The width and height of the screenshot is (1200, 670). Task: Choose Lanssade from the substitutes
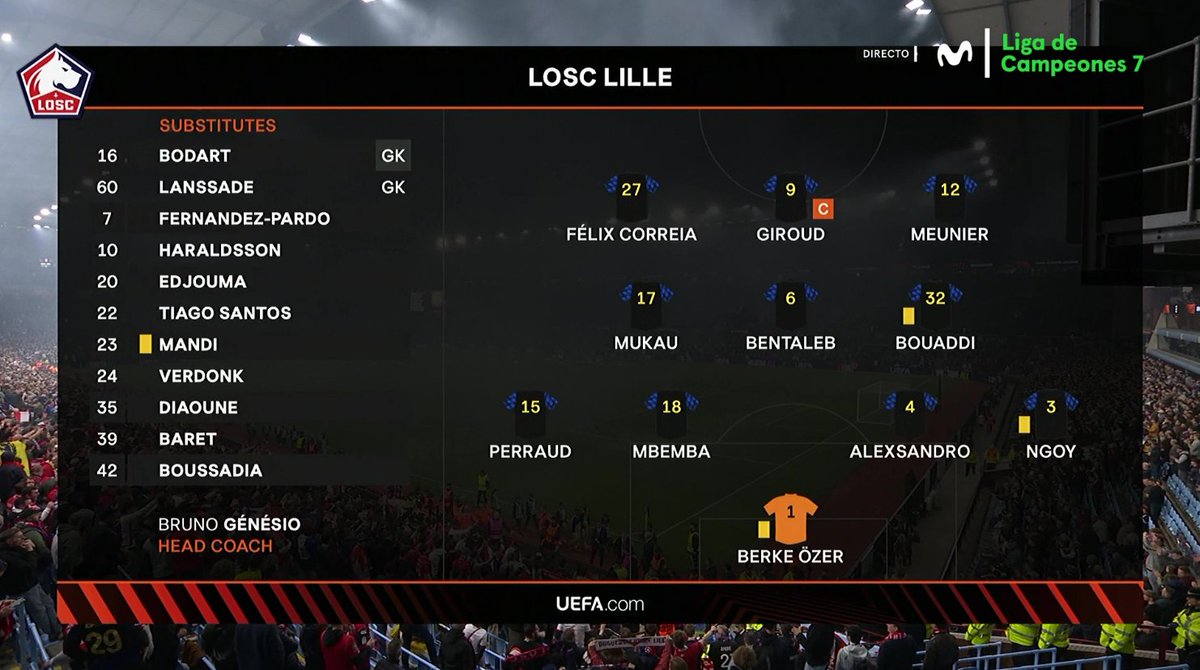[206, 187]
